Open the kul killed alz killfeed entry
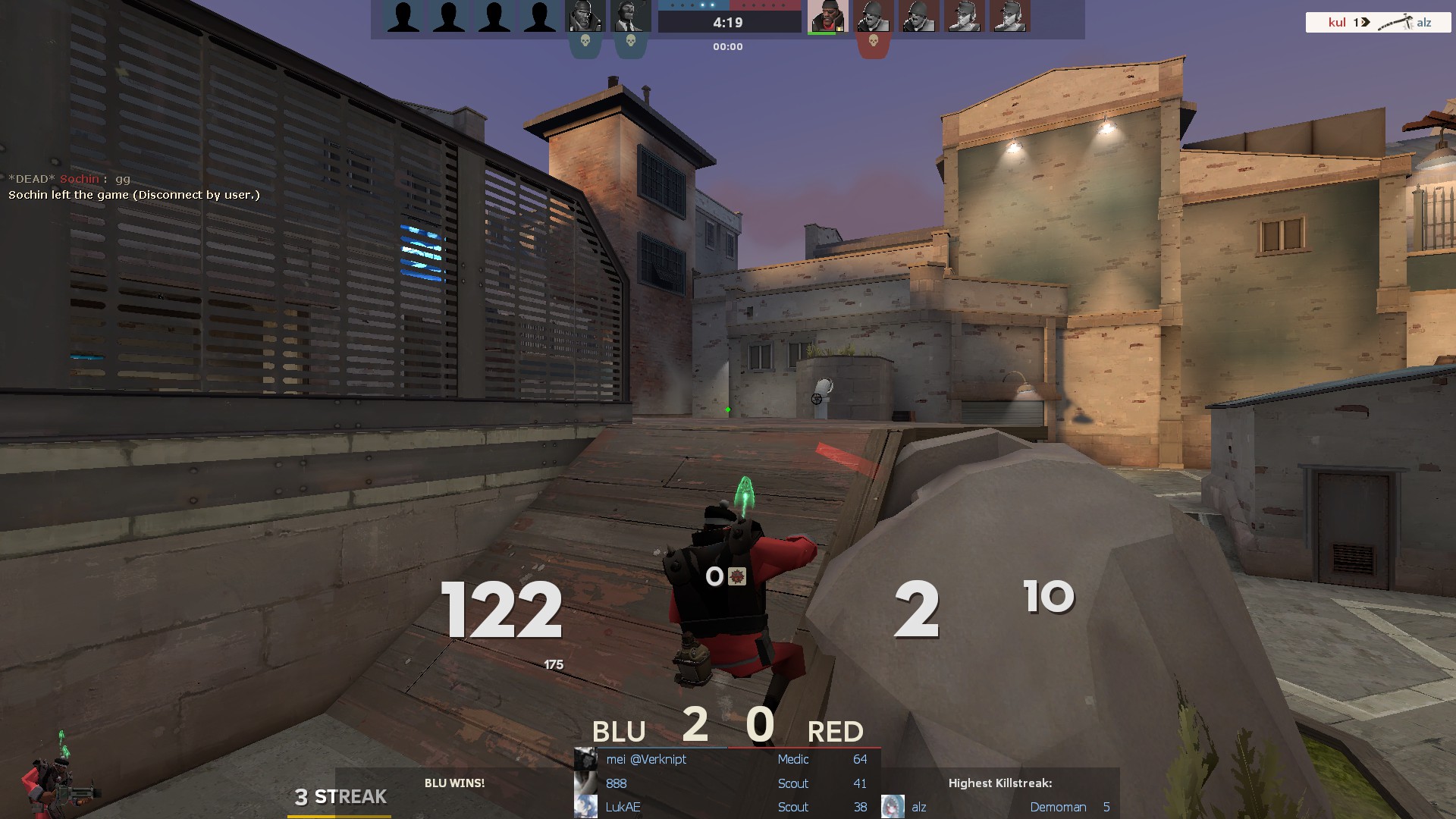Viewport: 1456px width, 819px height. 1378,22
